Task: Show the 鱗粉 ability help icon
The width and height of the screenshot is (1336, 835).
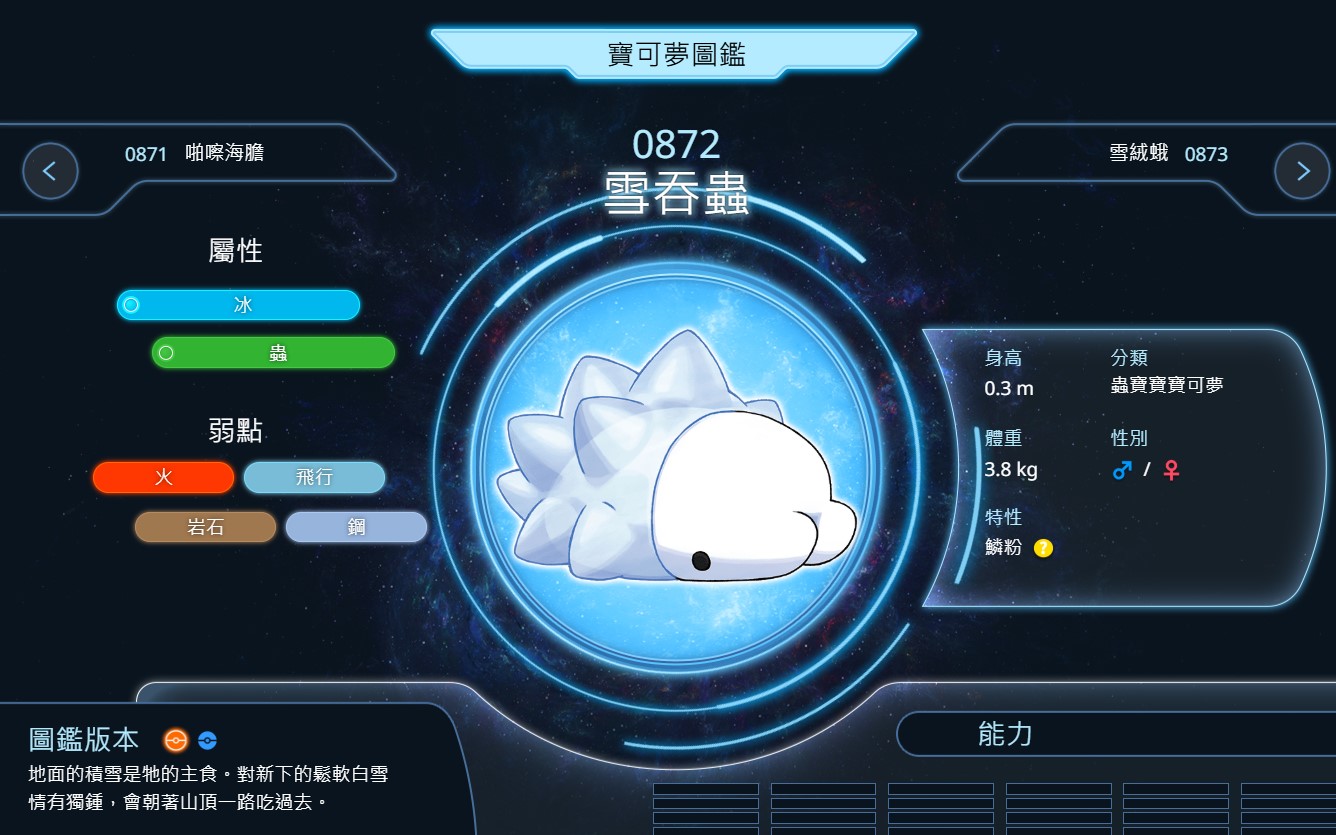Action: [x=1043, y=548]
